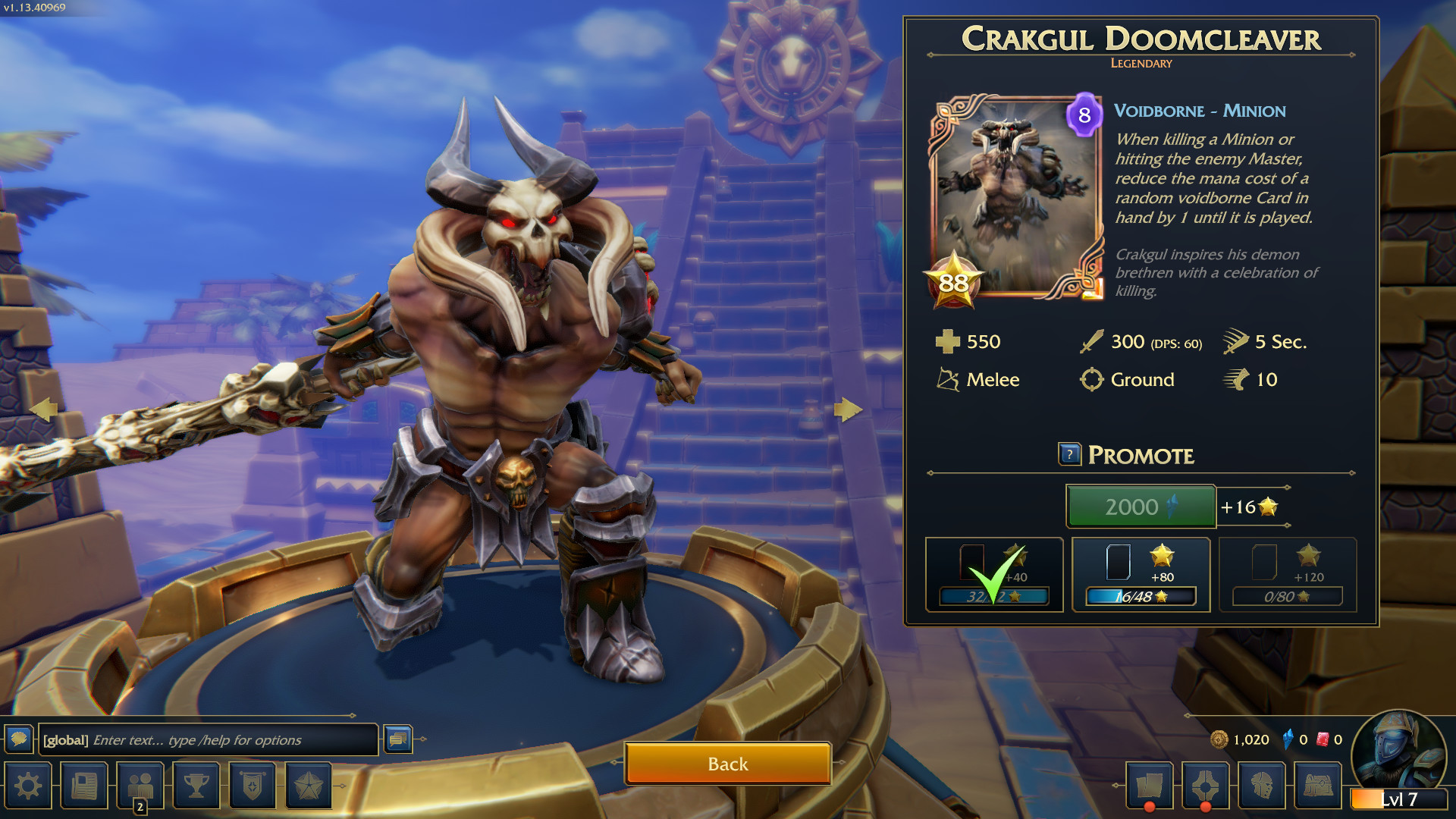This screenshot has height=819, width=1456.
Task: Open the newspaper news panel
Action: tap(84, 786)
